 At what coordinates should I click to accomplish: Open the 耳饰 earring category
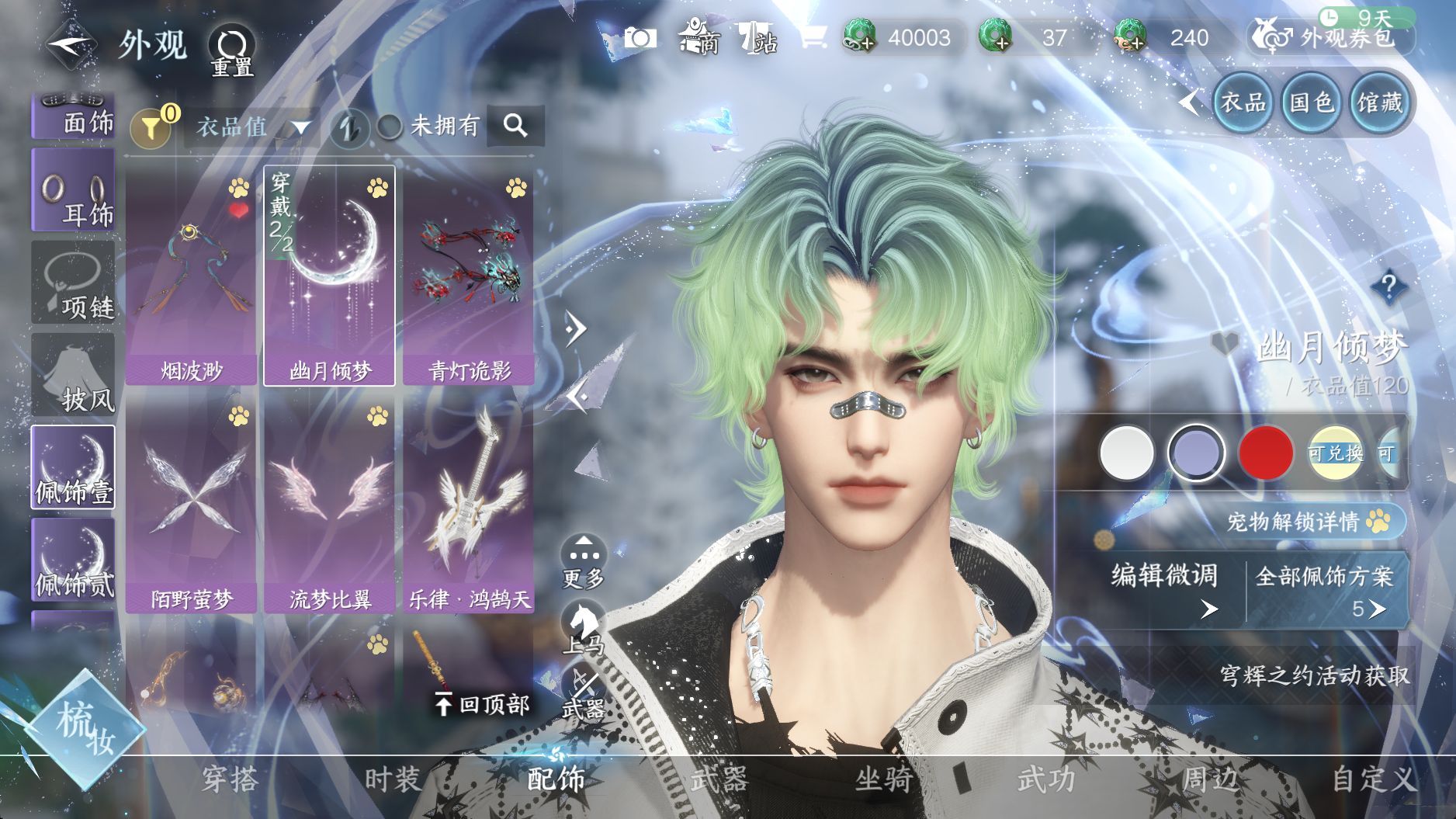(73, 190)
